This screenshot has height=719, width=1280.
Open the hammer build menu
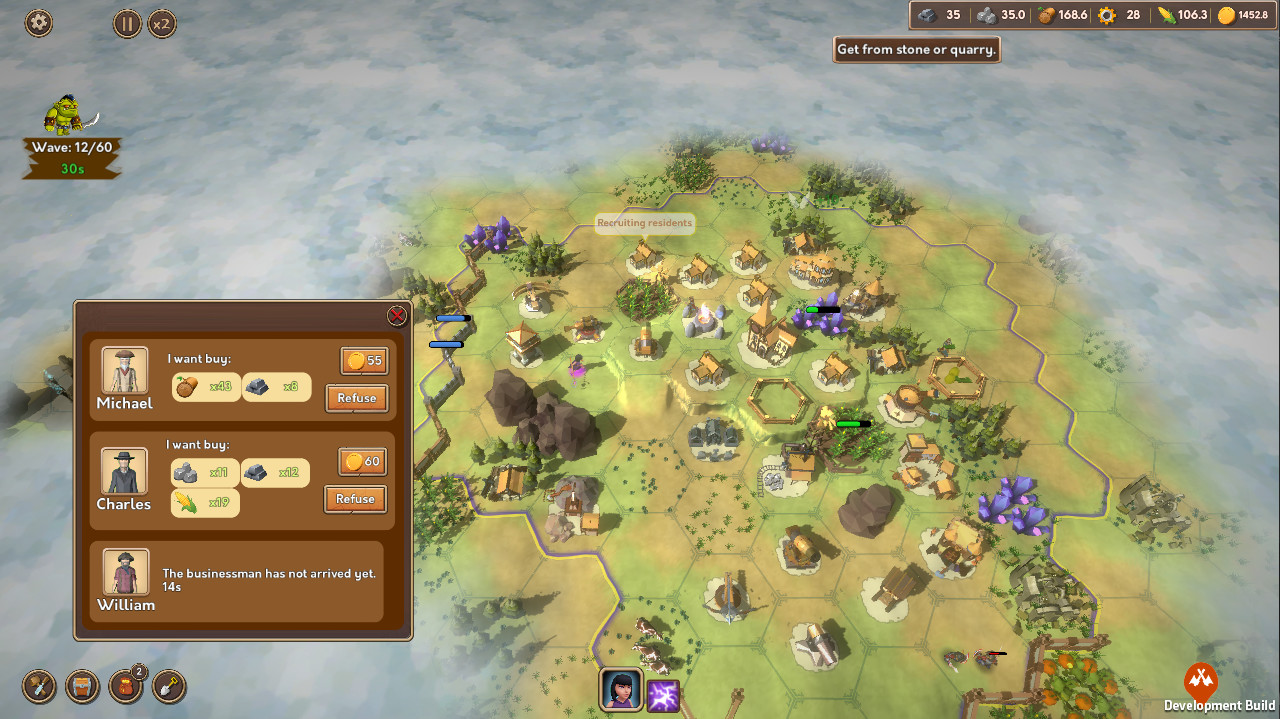click(39, 687)
